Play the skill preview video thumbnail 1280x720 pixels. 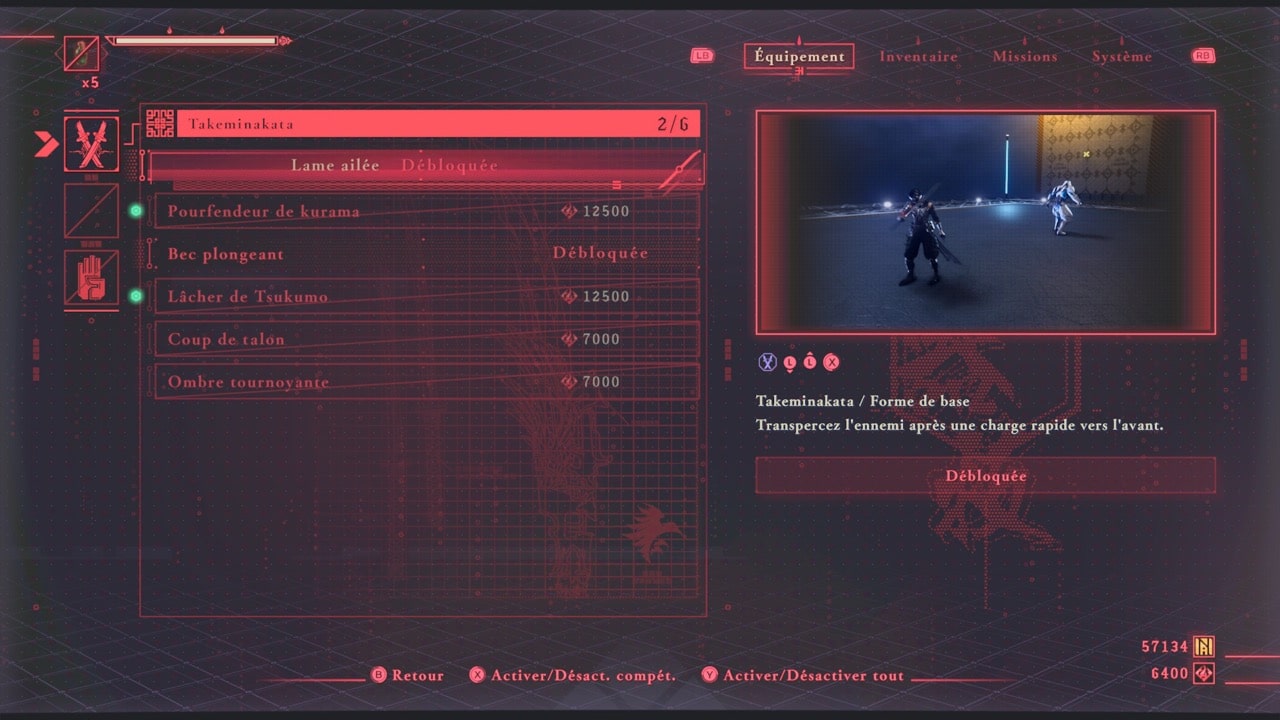pyautogui.click(x=985, y=222)
